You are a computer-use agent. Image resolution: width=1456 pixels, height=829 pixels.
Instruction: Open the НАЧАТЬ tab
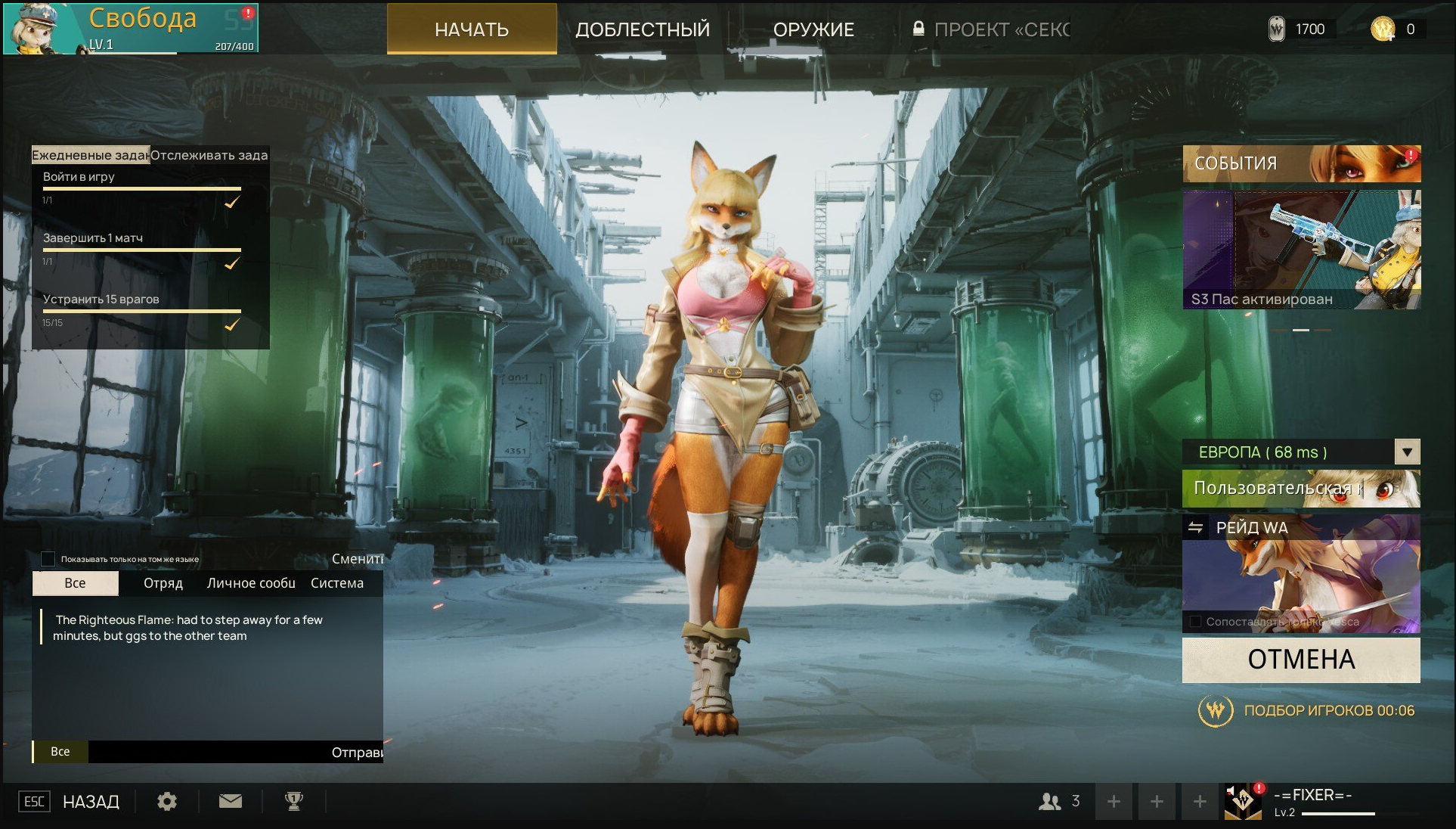[x=472, y=29]
